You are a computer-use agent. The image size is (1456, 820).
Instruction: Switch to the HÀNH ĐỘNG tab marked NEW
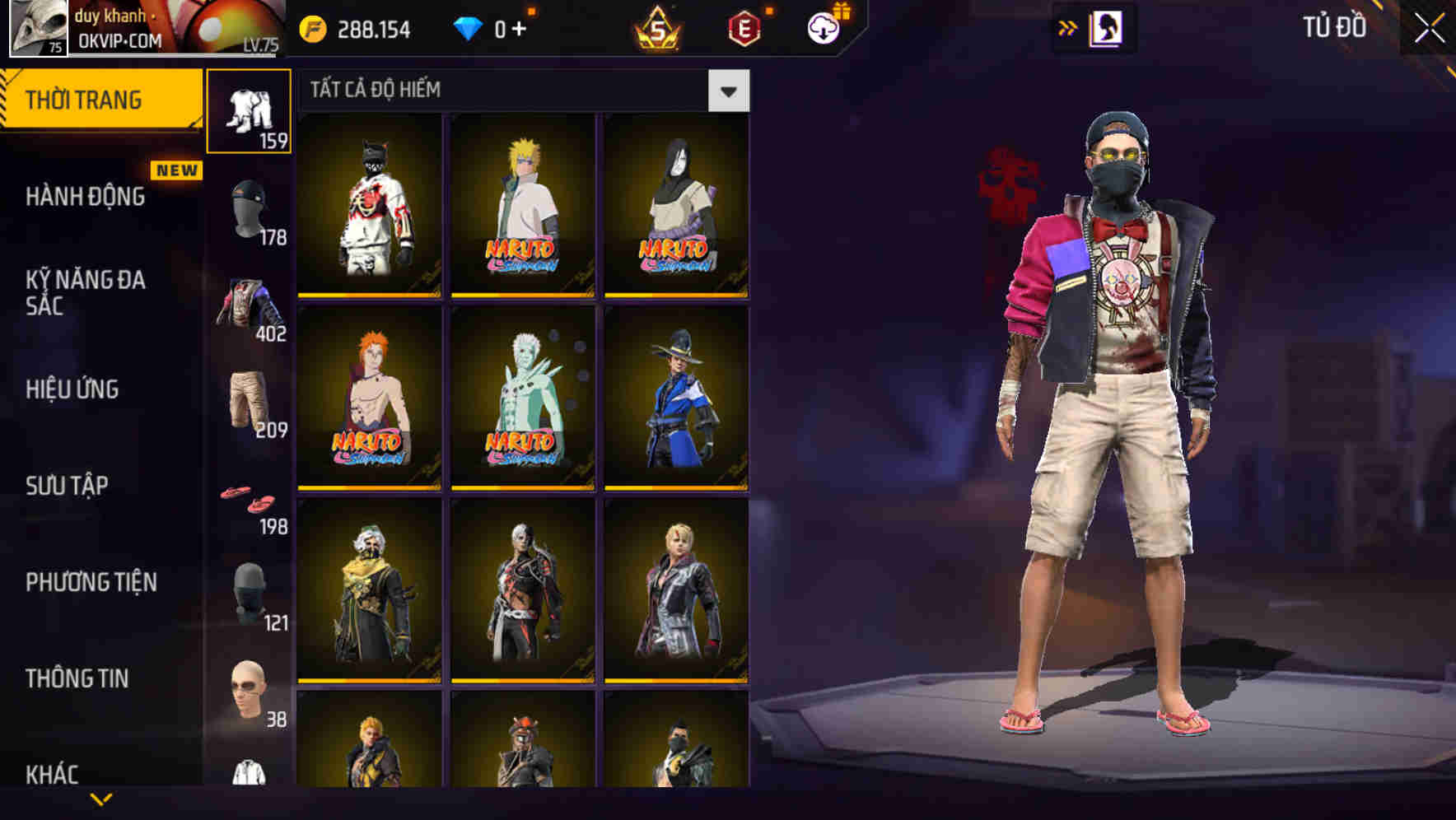tap(85, 198)
